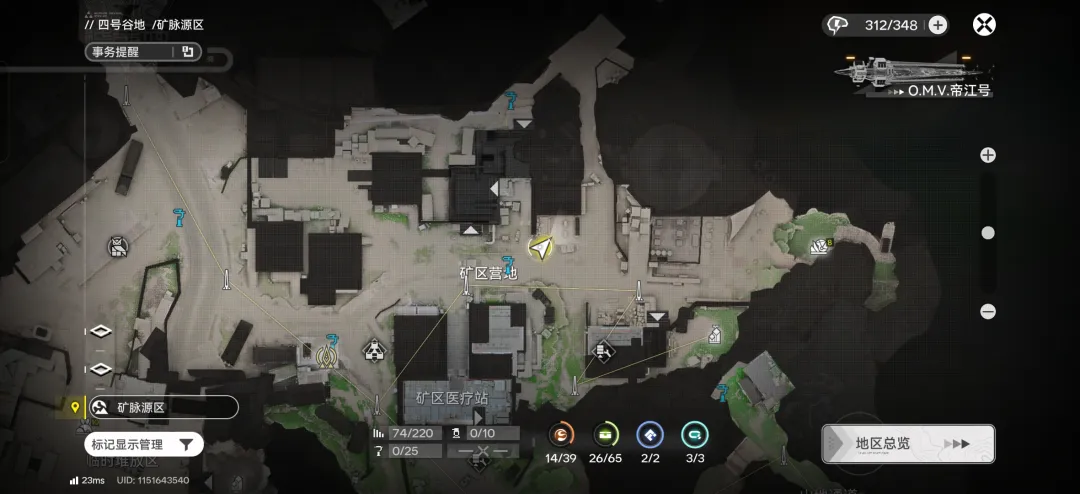
Task: Click the teal counter showing 3/3
Action: 694,435
